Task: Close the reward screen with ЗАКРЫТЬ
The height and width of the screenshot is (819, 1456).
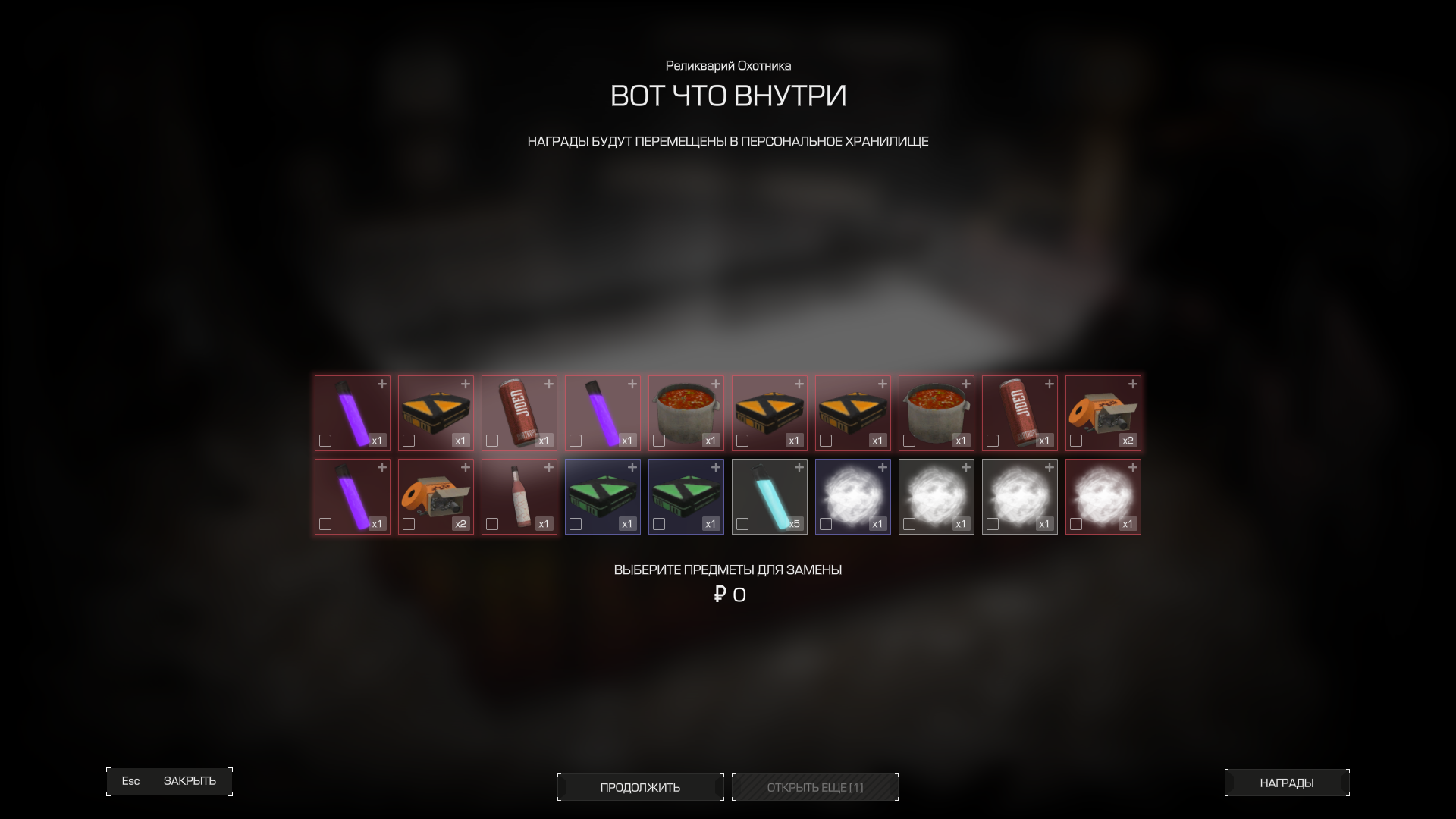Action: [190, 781]
